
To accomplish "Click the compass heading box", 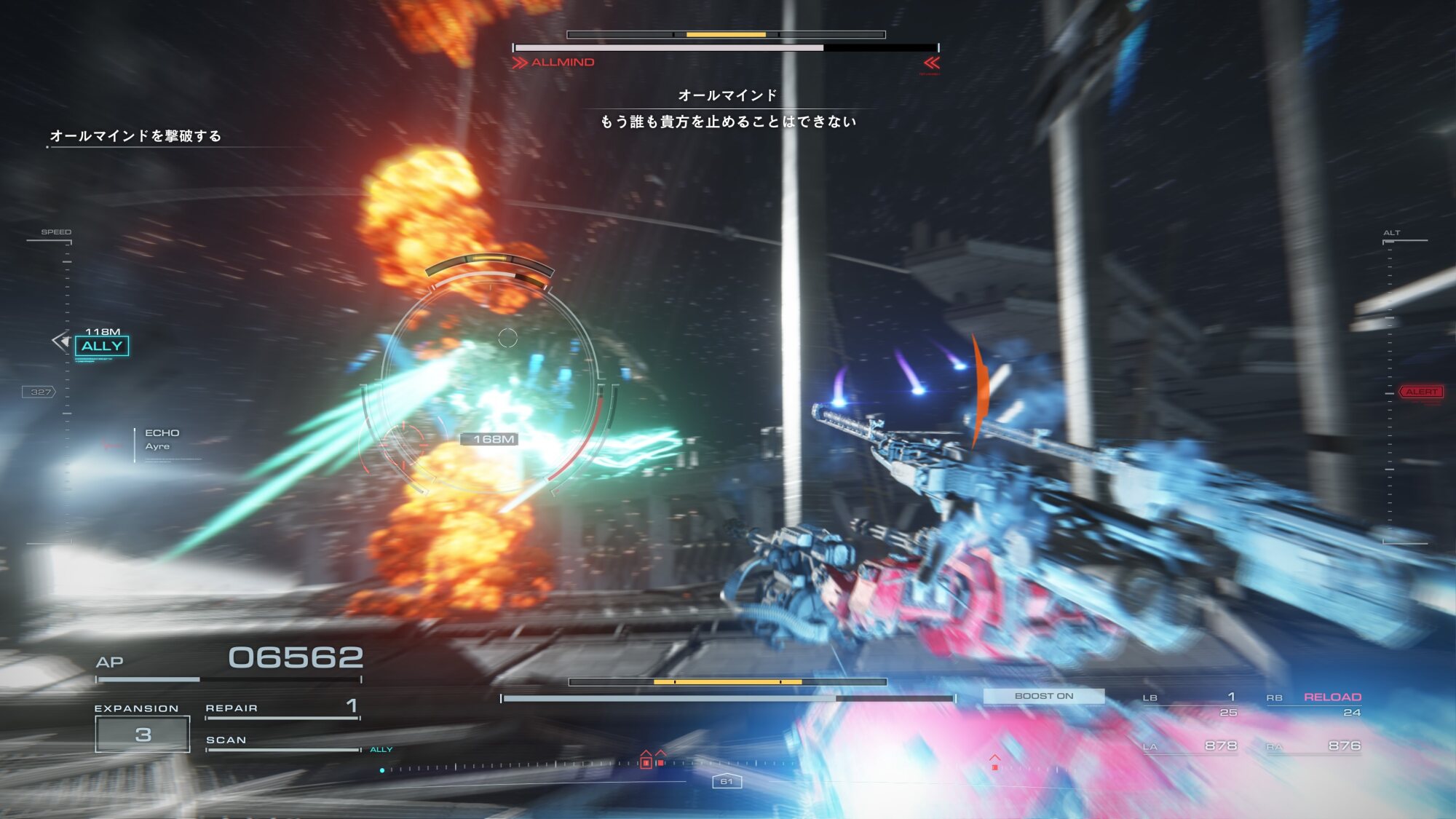I will 727,781.
